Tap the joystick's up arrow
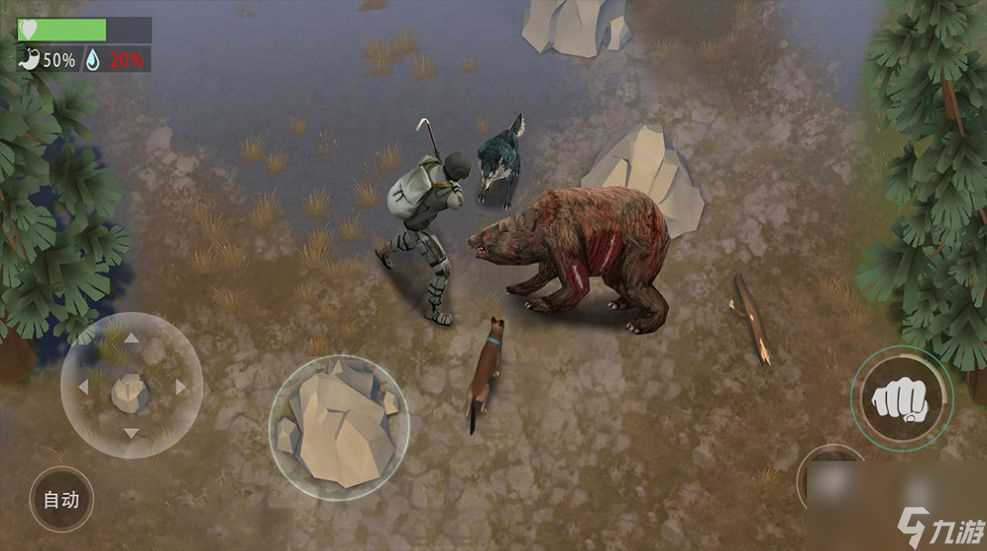The width and height of the screenshot is (987, 551). coord(130,339)
